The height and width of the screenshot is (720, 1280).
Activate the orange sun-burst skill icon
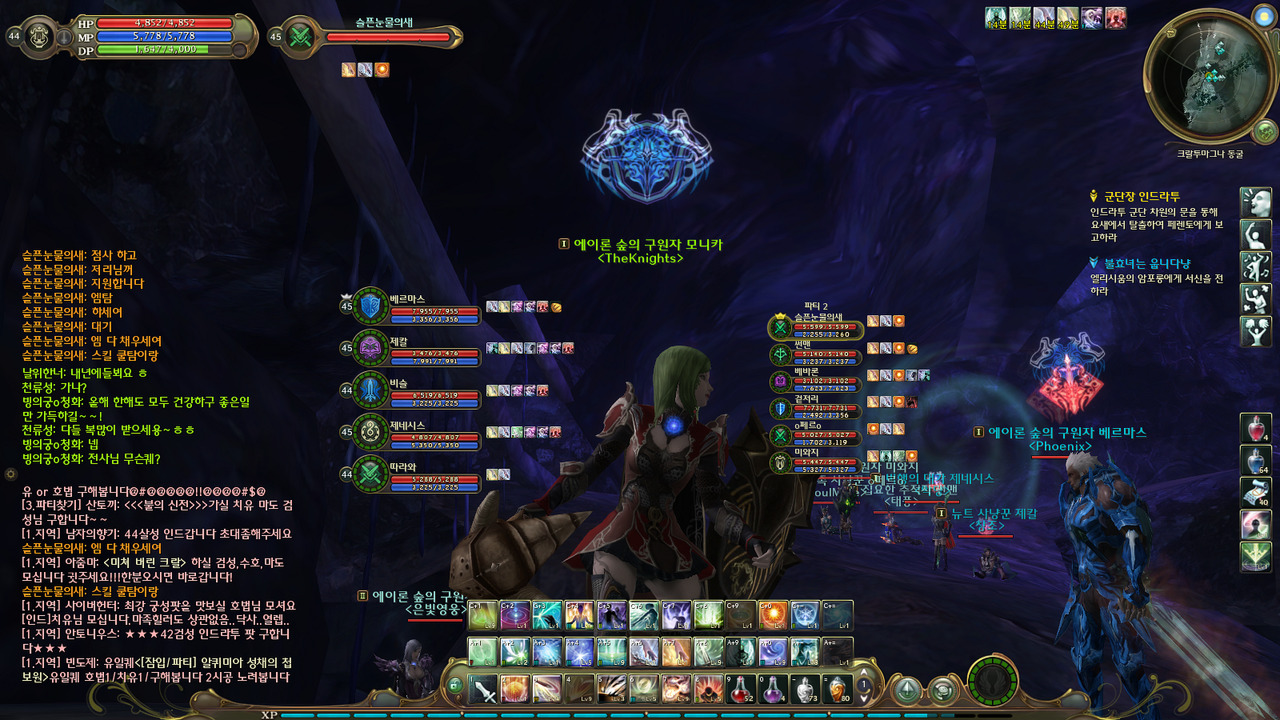pos(772,615)
